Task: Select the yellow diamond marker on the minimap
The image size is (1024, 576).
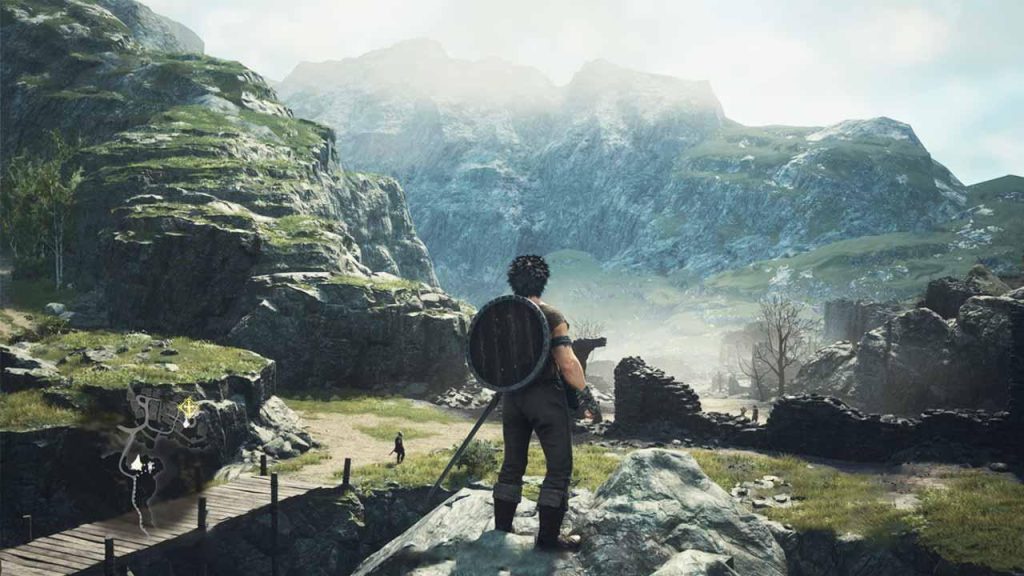Action: [187, 407]
